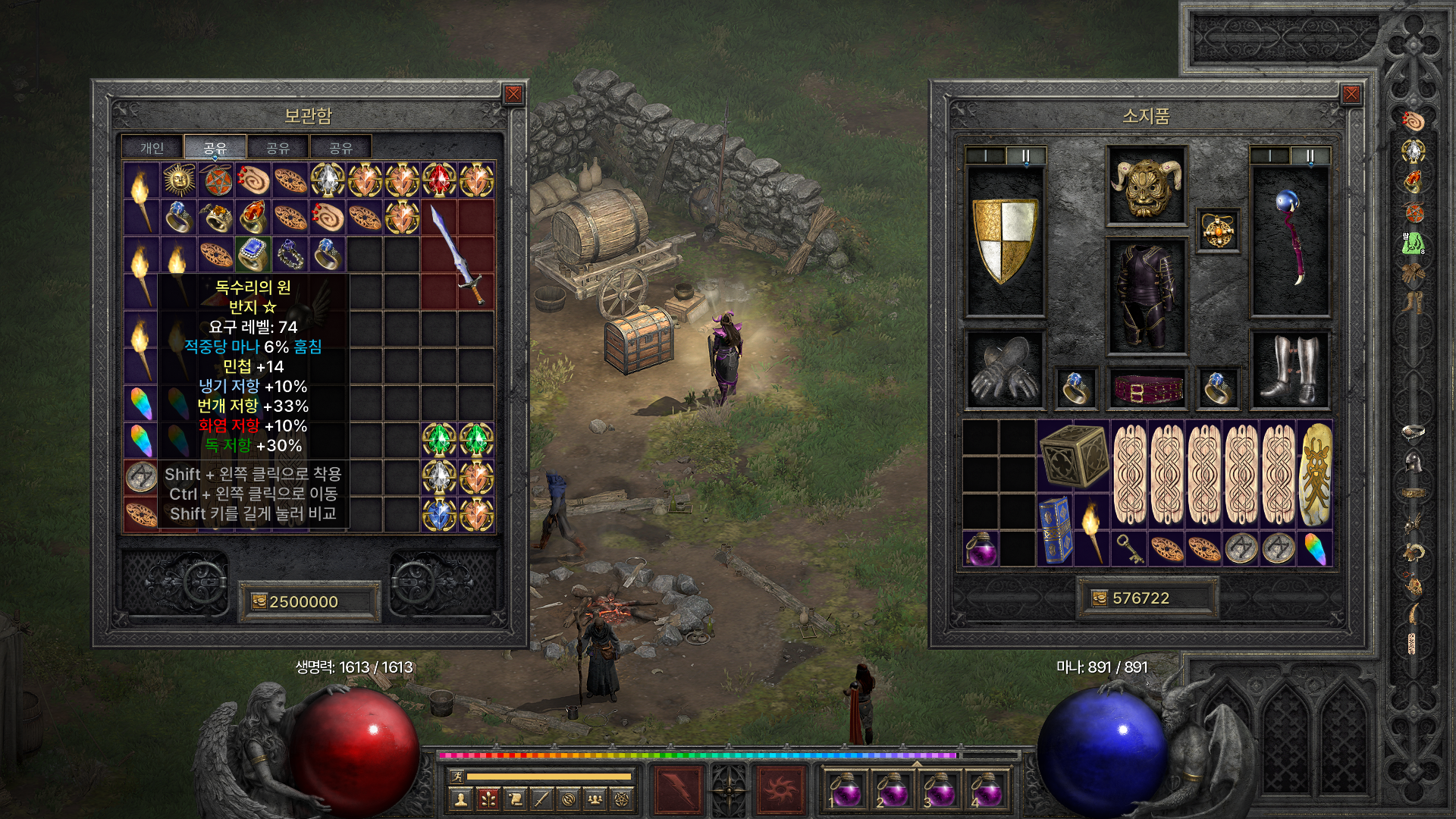1456x819 pixels.
Task: Select the key in the inventory
Action: 1128,548
